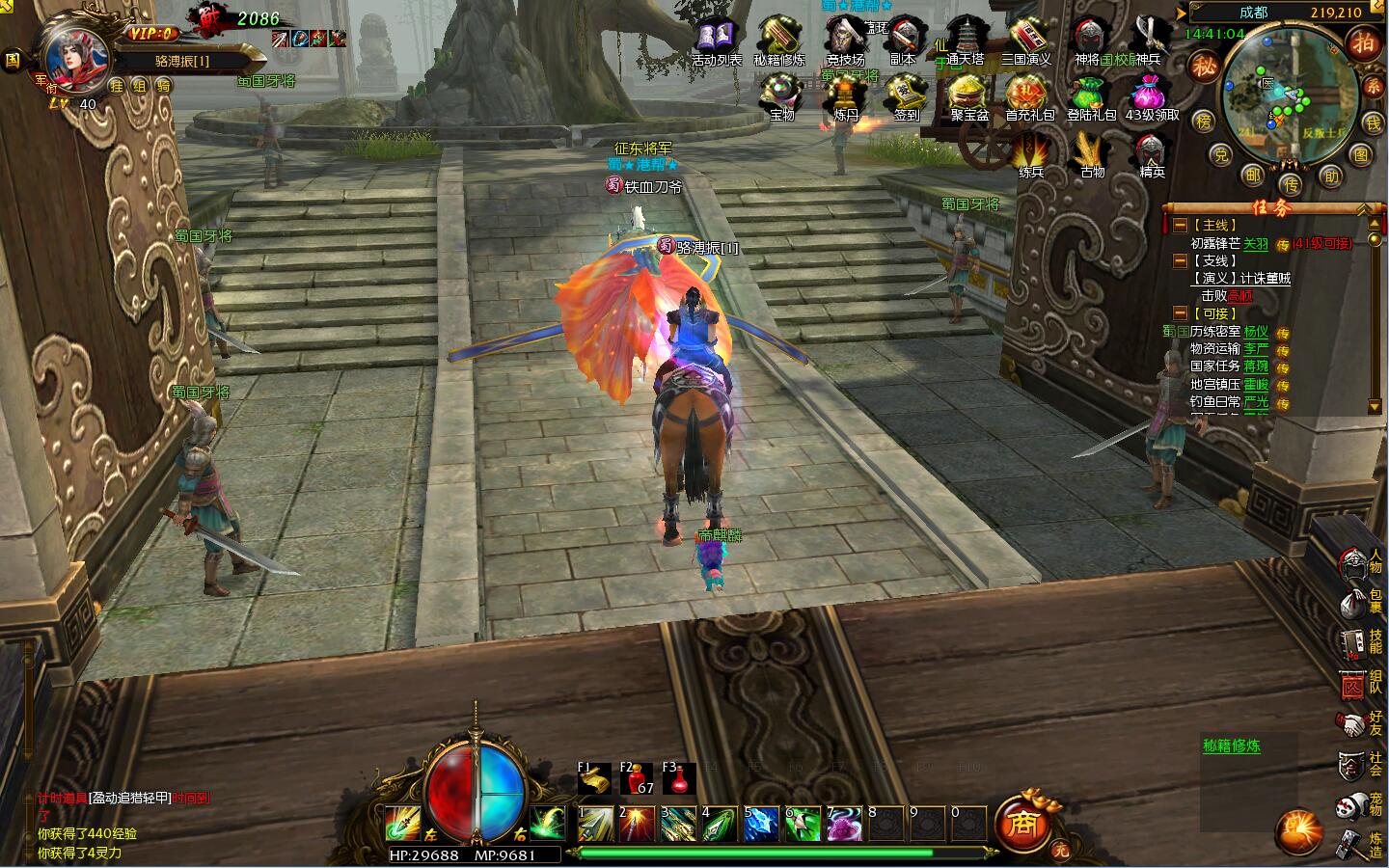Open the 宠物 pet panda menu
1389x868 pixels.
pos(1354,804)
